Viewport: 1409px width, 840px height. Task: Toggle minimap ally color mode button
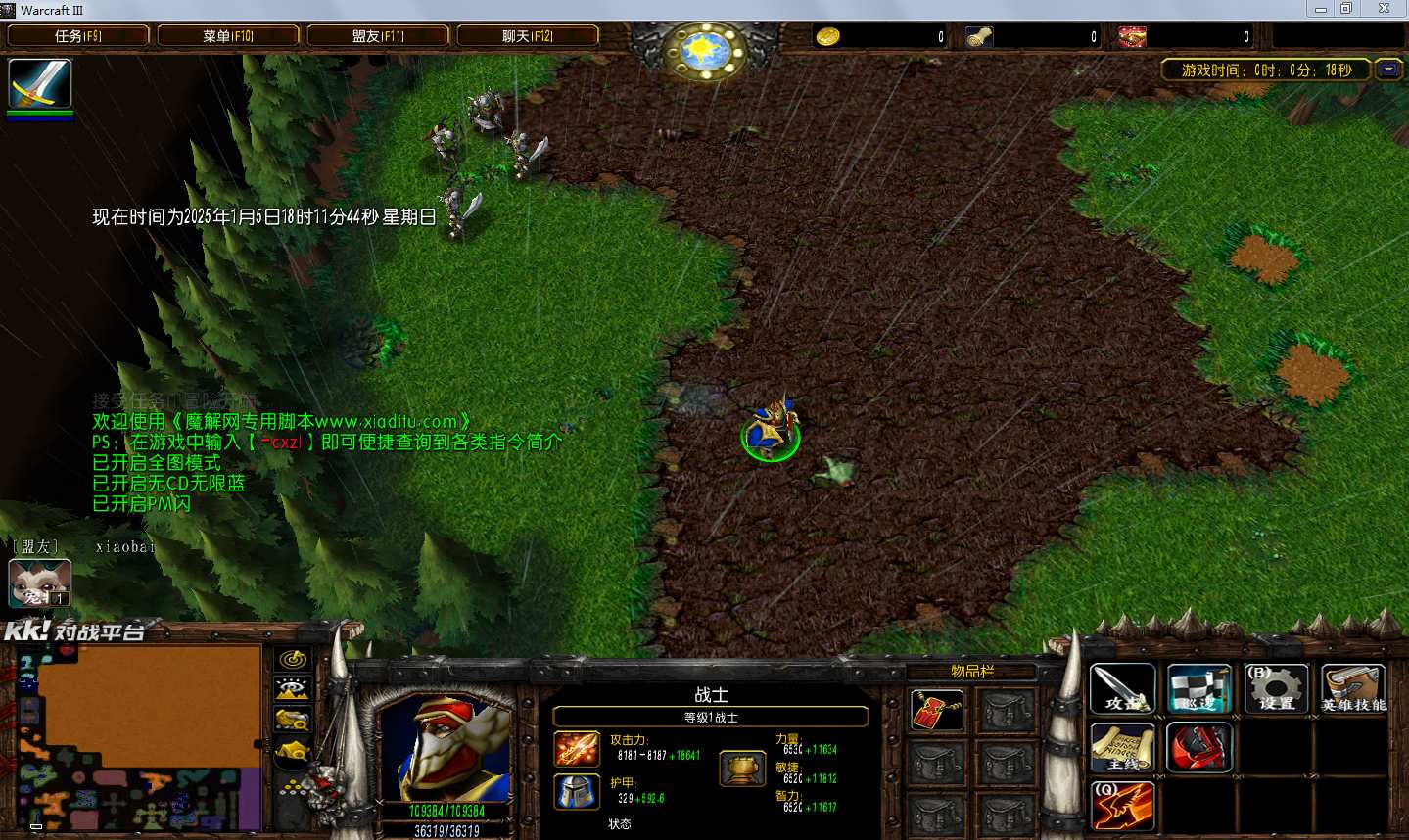pyautogui.click(x=293, y=721)
